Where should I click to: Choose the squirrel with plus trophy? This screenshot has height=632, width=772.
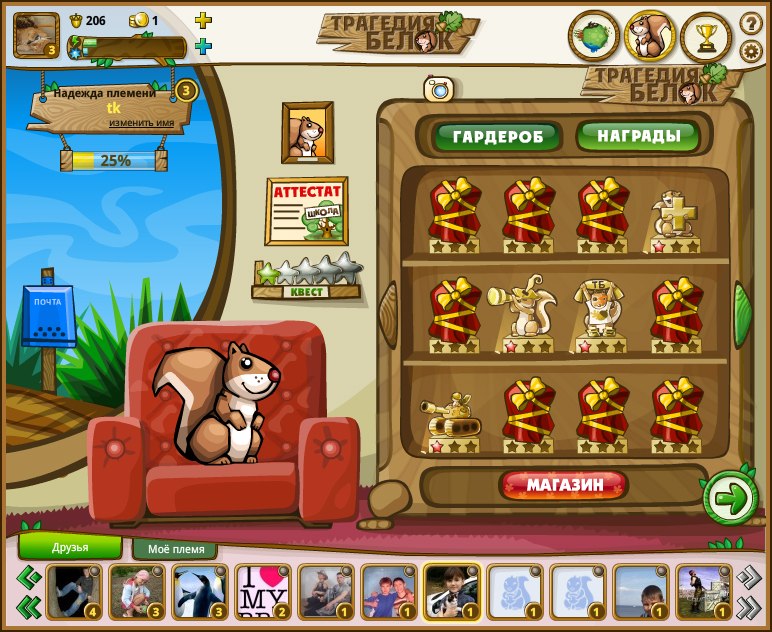coord(674,216)
